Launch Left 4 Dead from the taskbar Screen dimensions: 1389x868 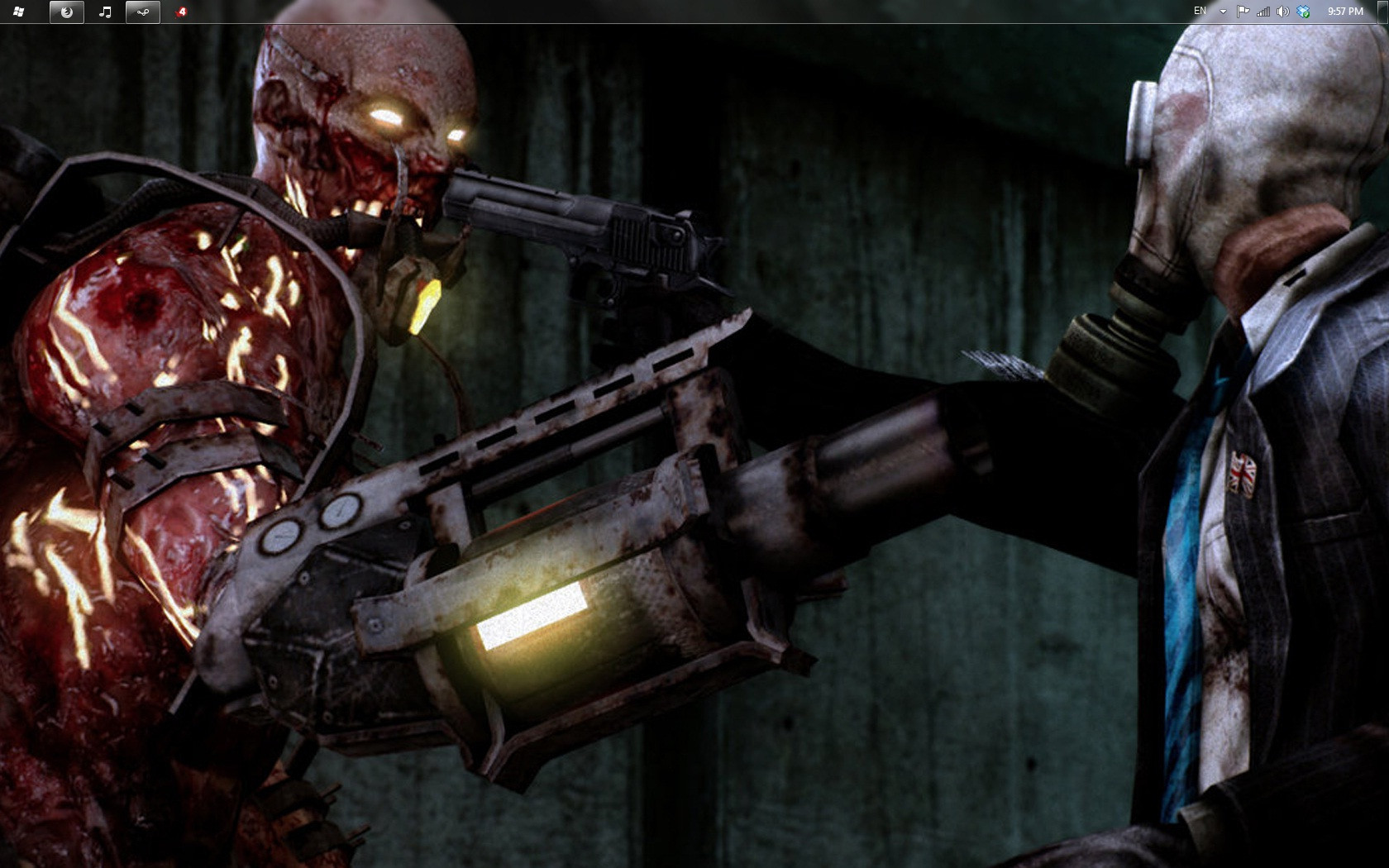182,12
